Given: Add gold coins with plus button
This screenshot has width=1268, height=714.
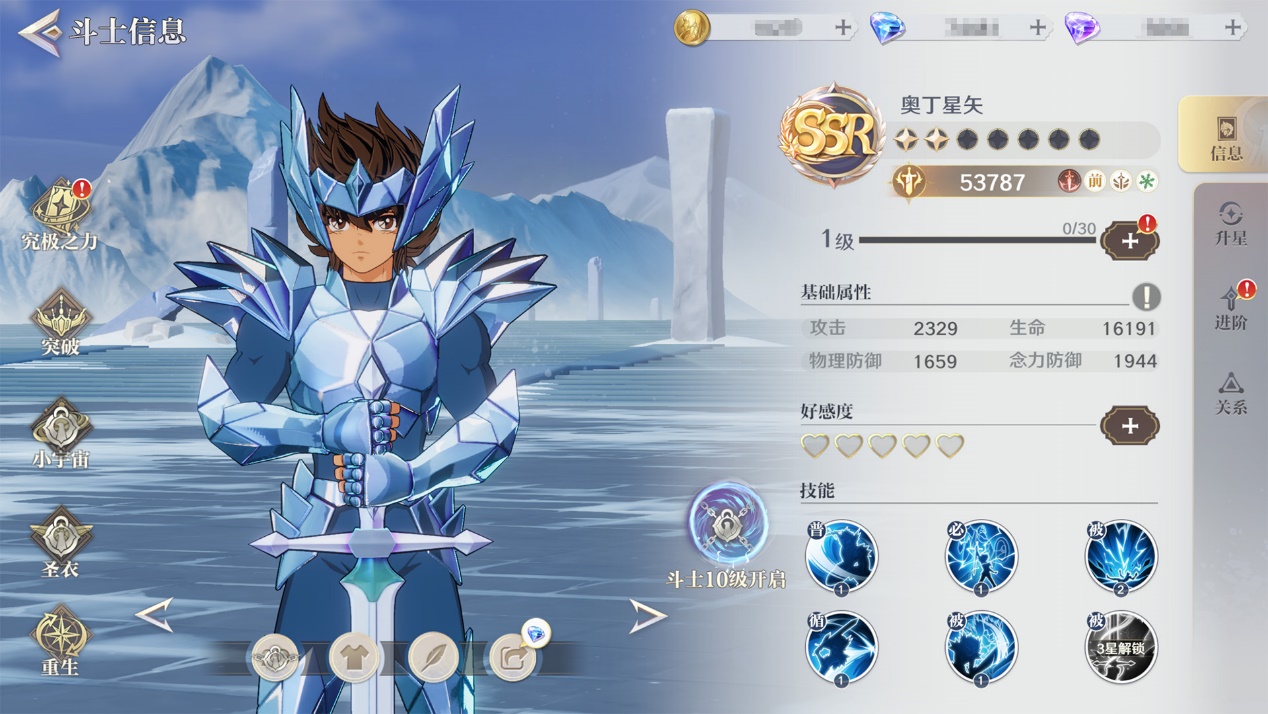Looking at the screenshot, I should click(843, 28).
